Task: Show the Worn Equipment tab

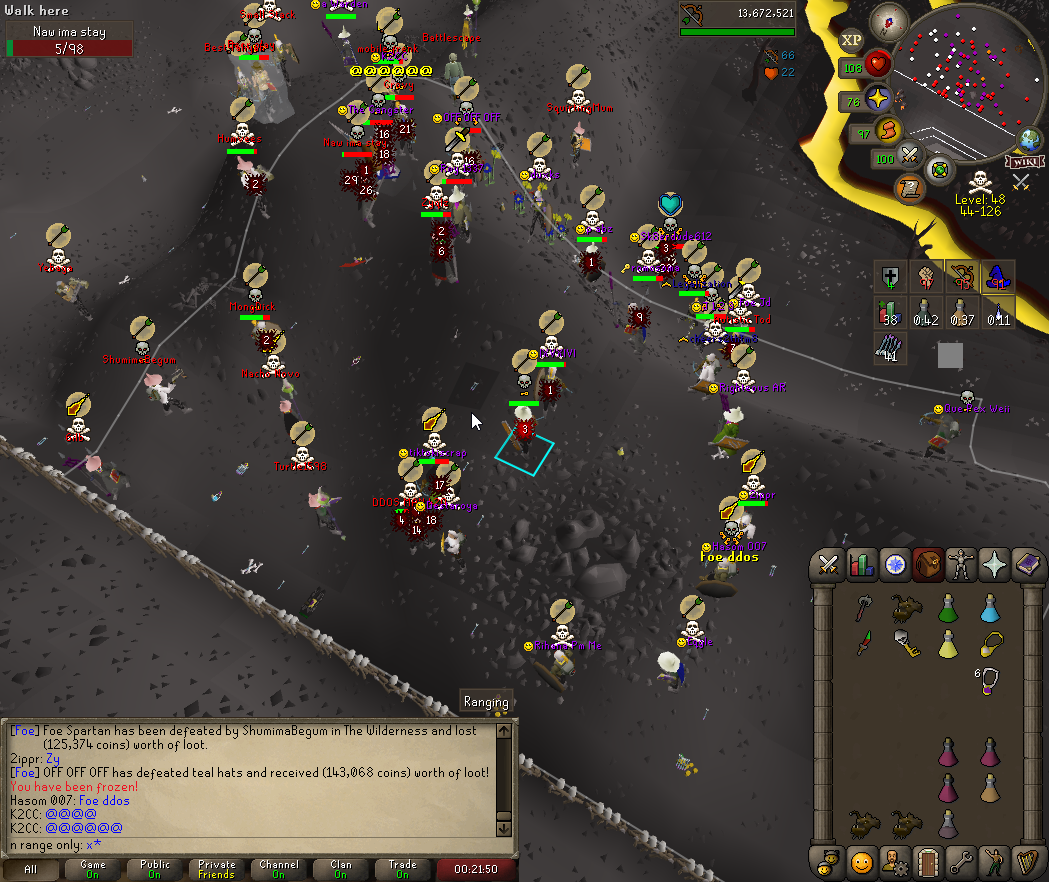Action: point(960,565)
